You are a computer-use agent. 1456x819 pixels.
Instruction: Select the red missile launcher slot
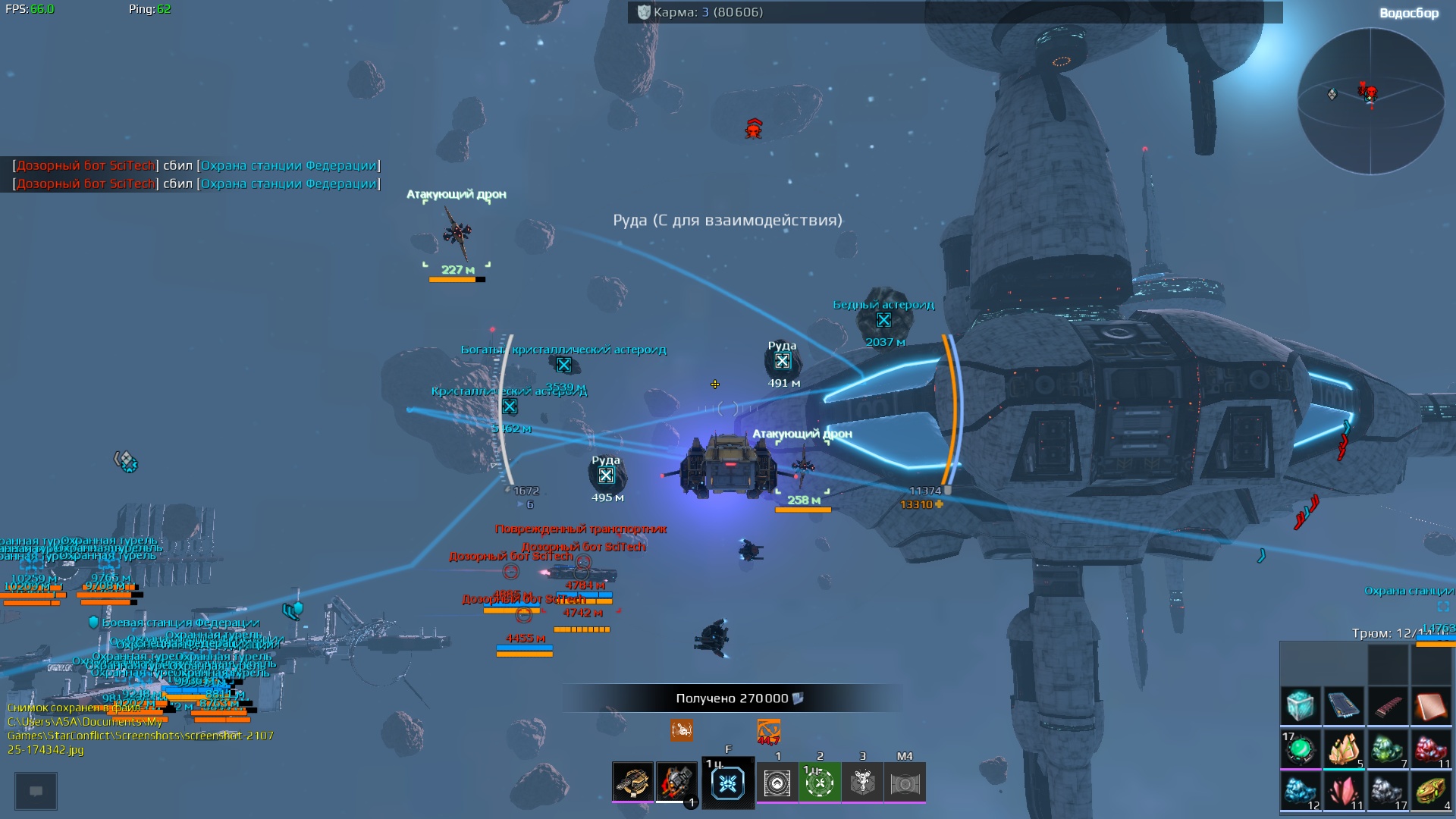676,782
